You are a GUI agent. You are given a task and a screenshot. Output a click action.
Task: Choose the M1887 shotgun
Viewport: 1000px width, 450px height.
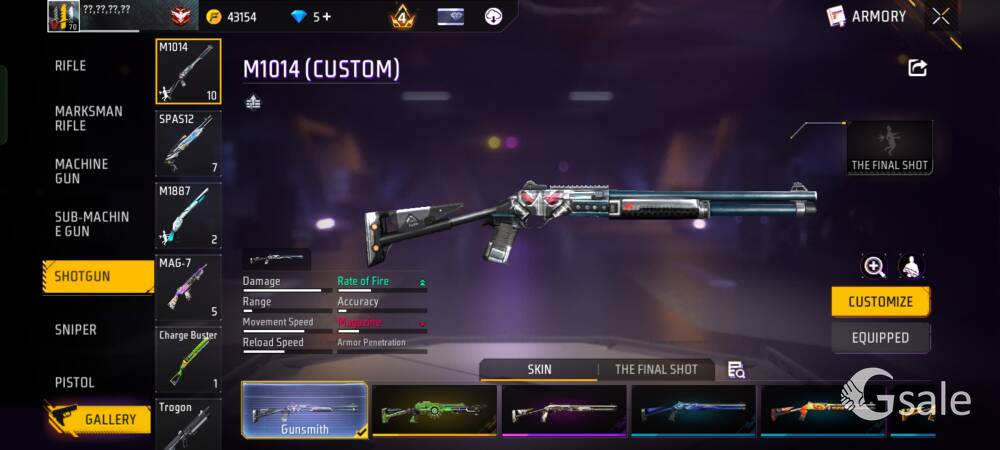click(188, 216)
